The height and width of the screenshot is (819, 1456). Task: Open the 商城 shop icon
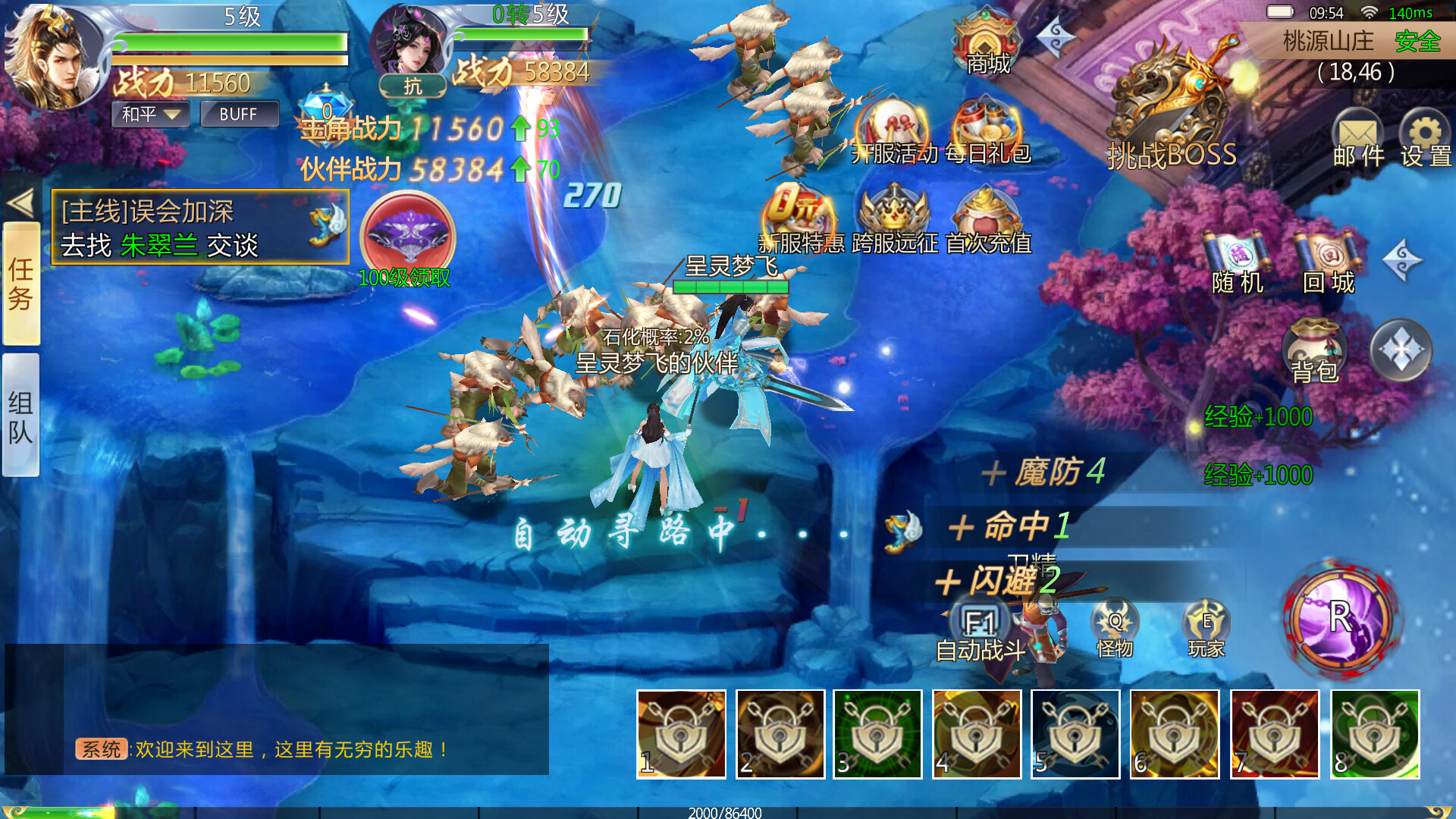click(x=986, y=42)
